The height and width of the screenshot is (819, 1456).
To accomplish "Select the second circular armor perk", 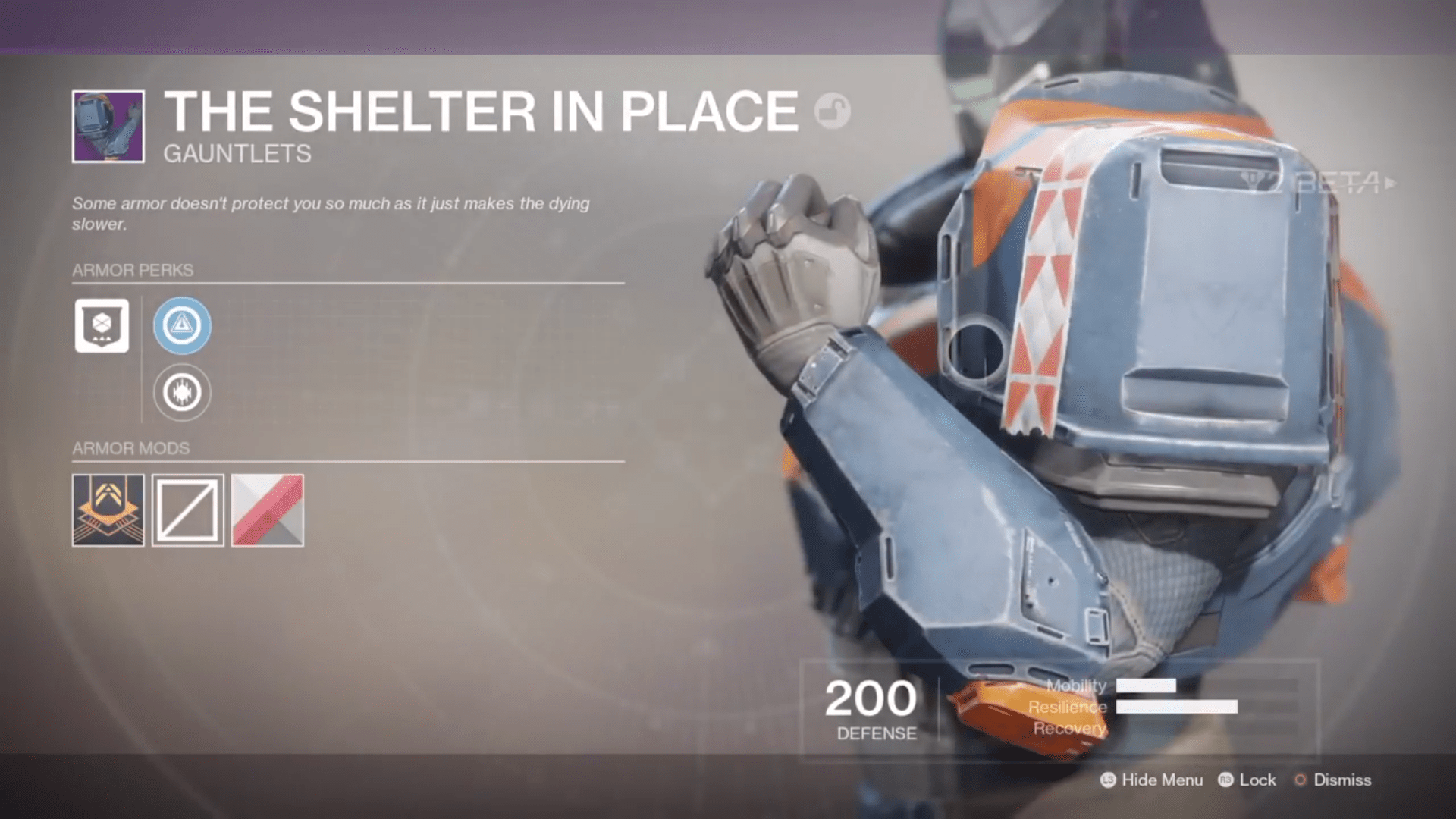I will tap(180, 391).
